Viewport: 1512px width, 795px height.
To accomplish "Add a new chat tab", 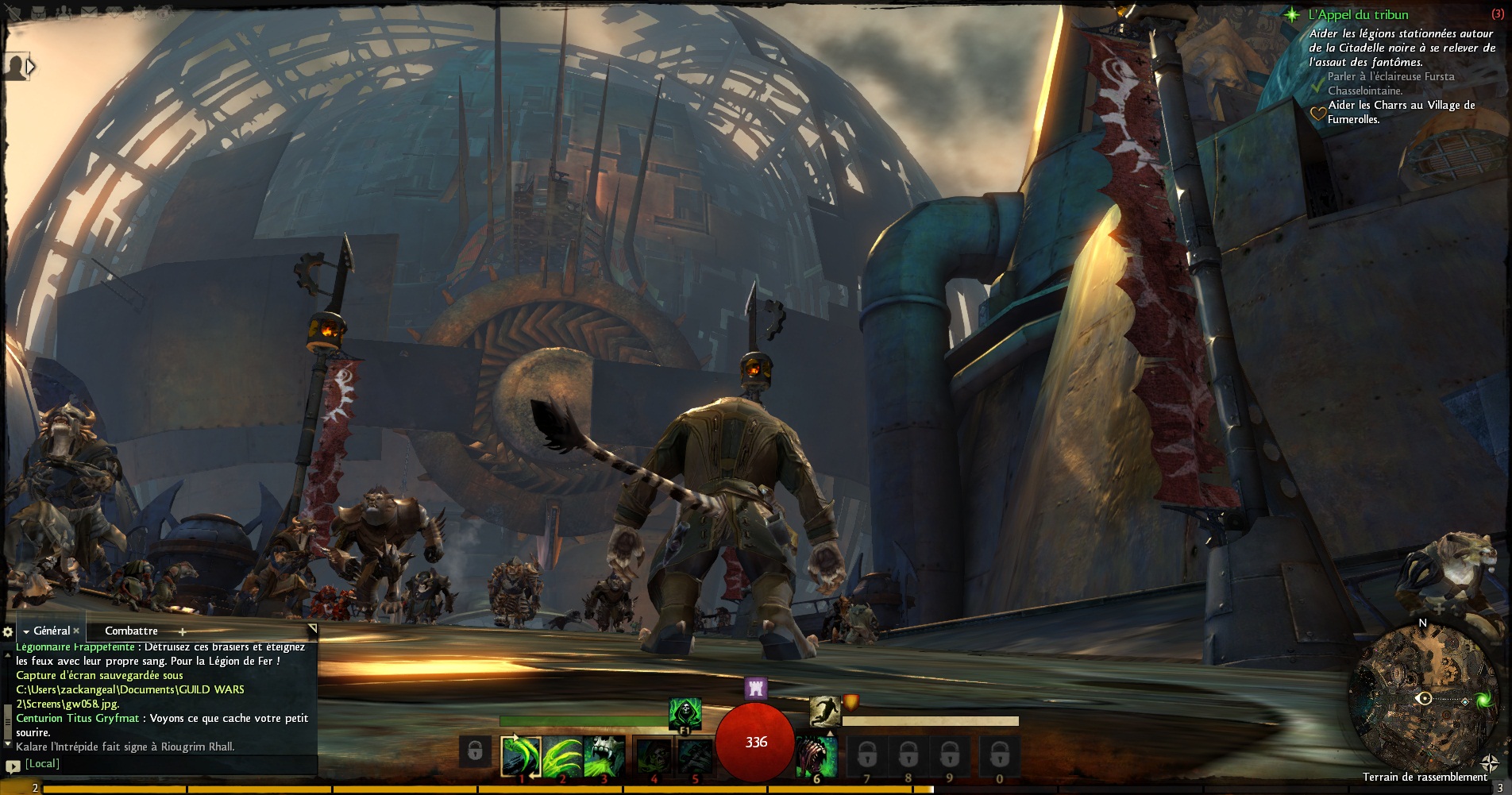I will point(182,631).
